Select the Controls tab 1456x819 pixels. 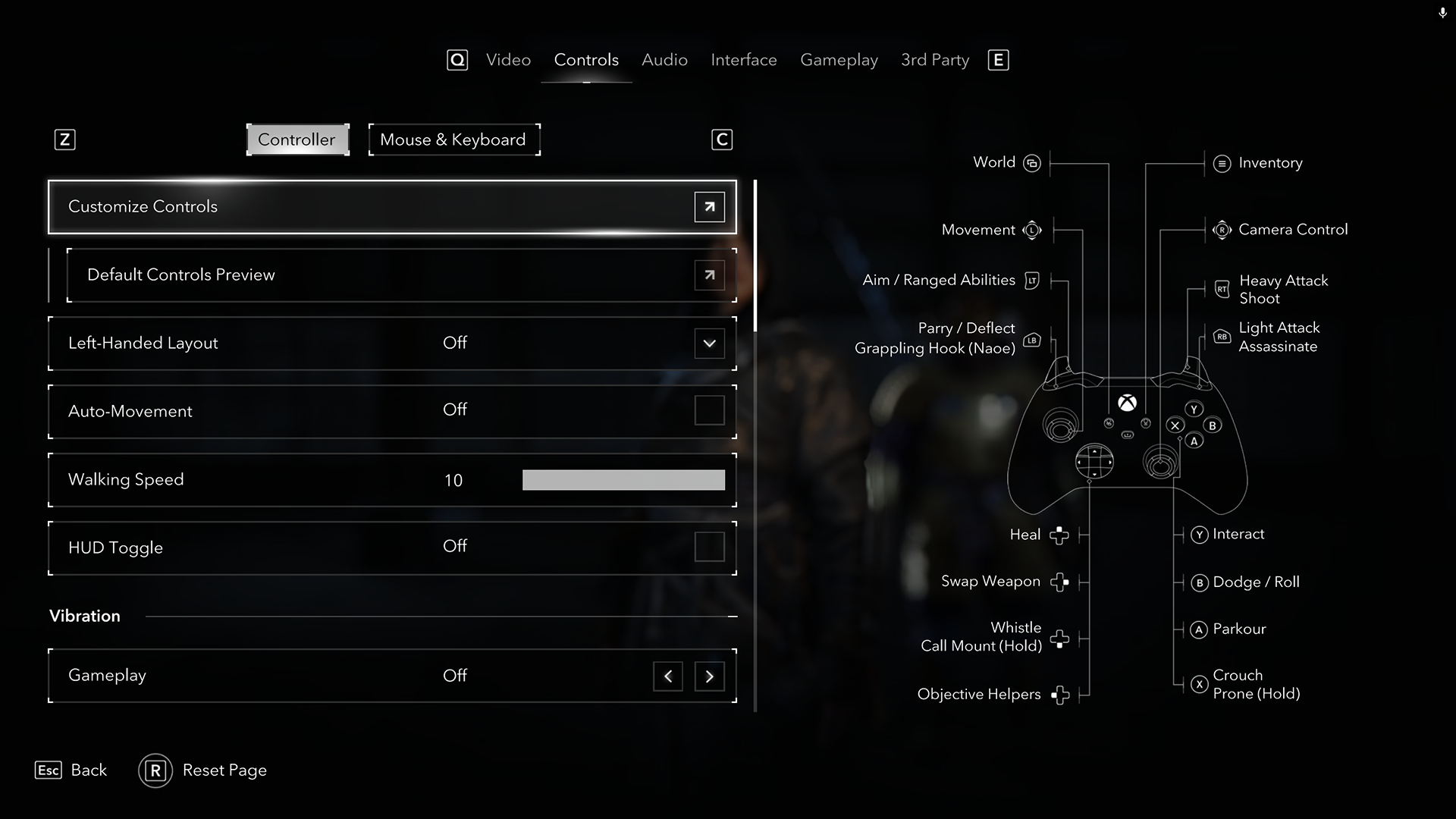pyautogui.click(x=586, y=60)
